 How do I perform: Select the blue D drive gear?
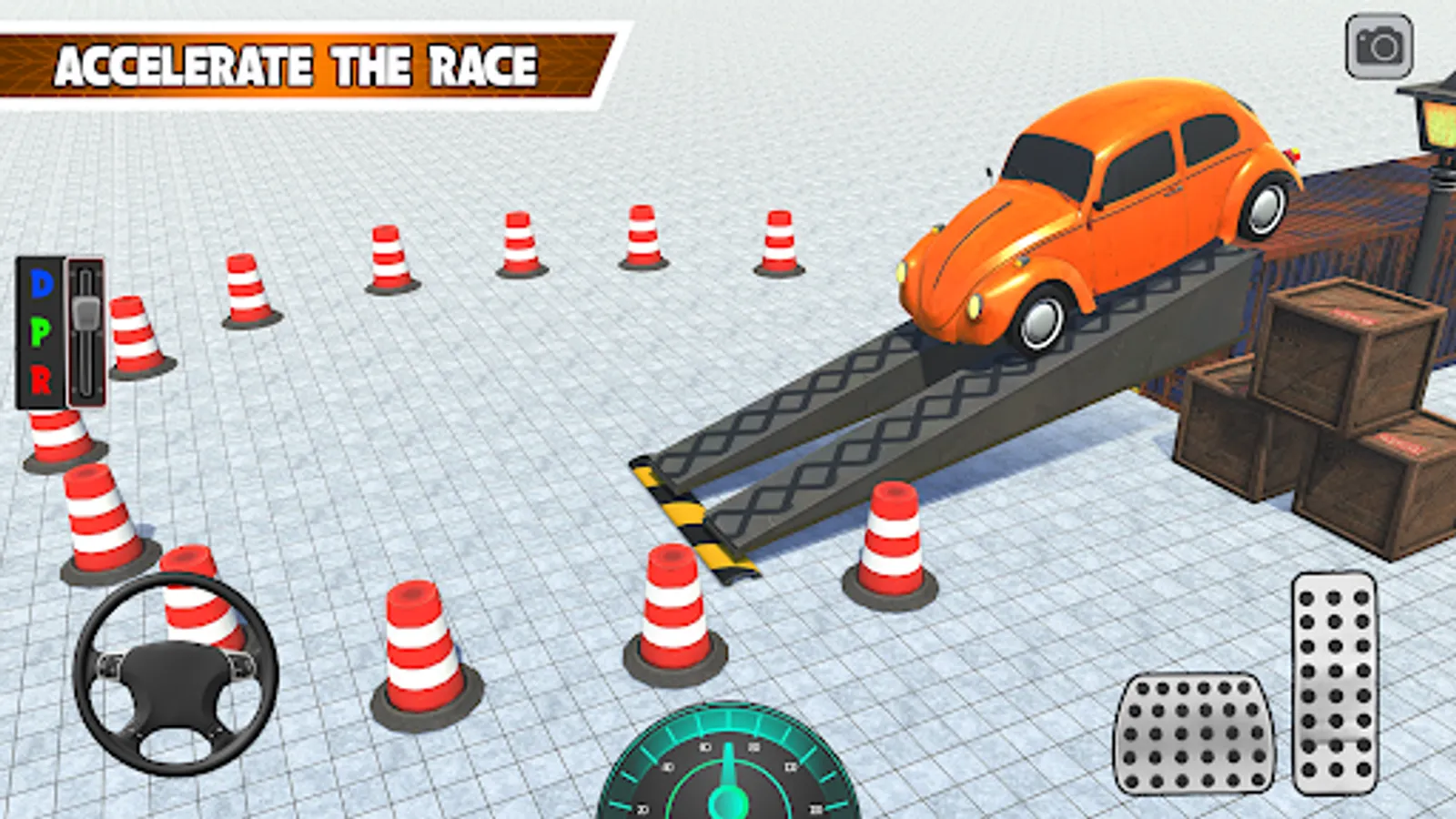pyautogui.click(x=41, y=285)
